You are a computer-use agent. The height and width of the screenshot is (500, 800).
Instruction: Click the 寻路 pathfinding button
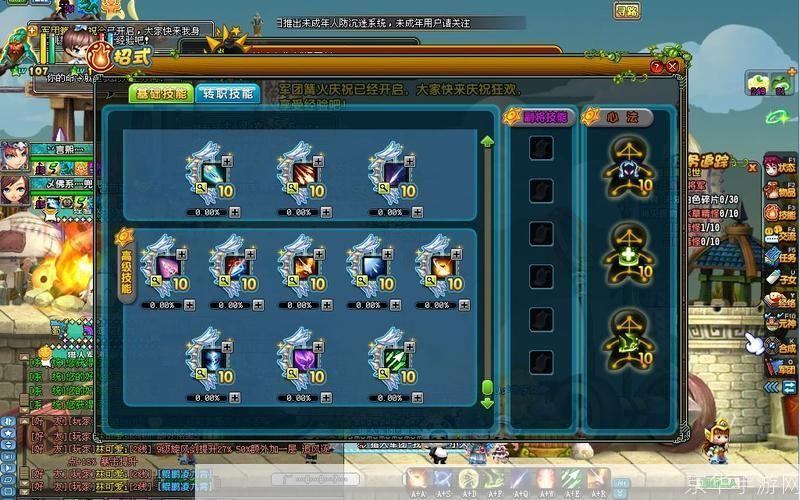pyautogui.click(x=627, y=11)
